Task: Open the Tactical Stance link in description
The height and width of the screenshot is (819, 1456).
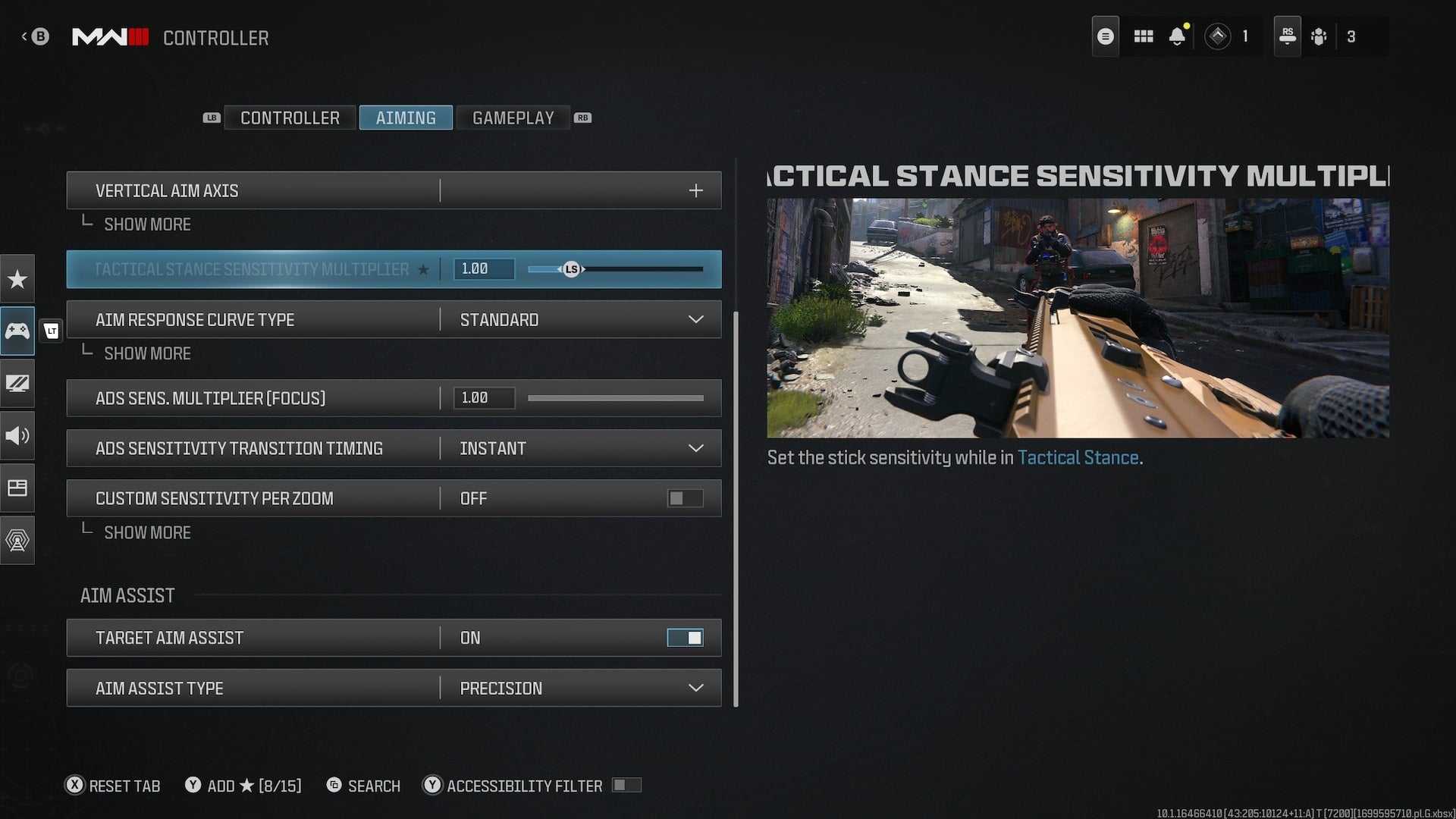Action: [1078, 458]
